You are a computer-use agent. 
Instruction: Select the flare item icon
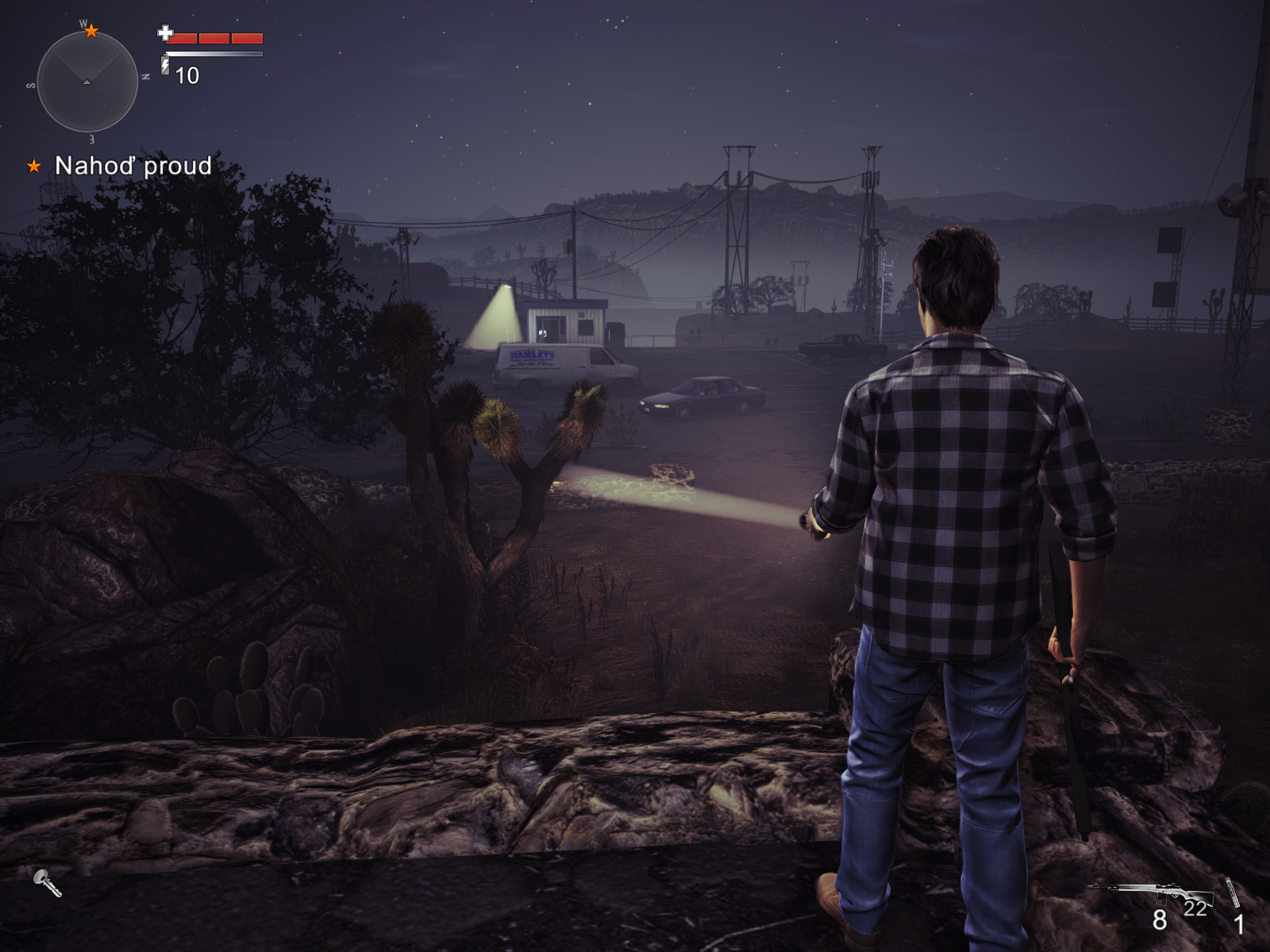pyautogui.click(x=1232, y=892)
